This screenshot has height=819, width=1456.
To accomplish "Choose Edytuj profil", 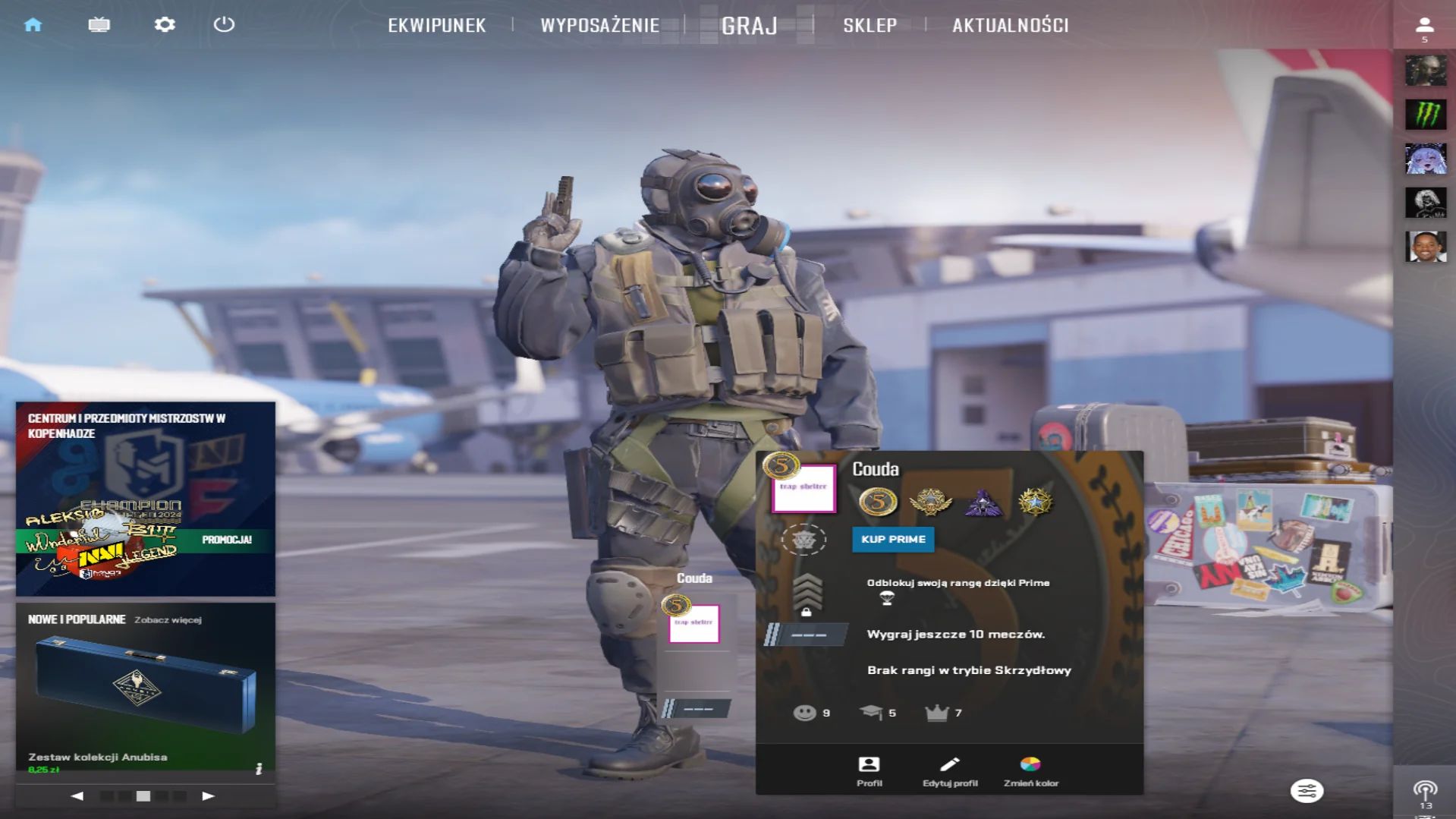I will 949,770.
